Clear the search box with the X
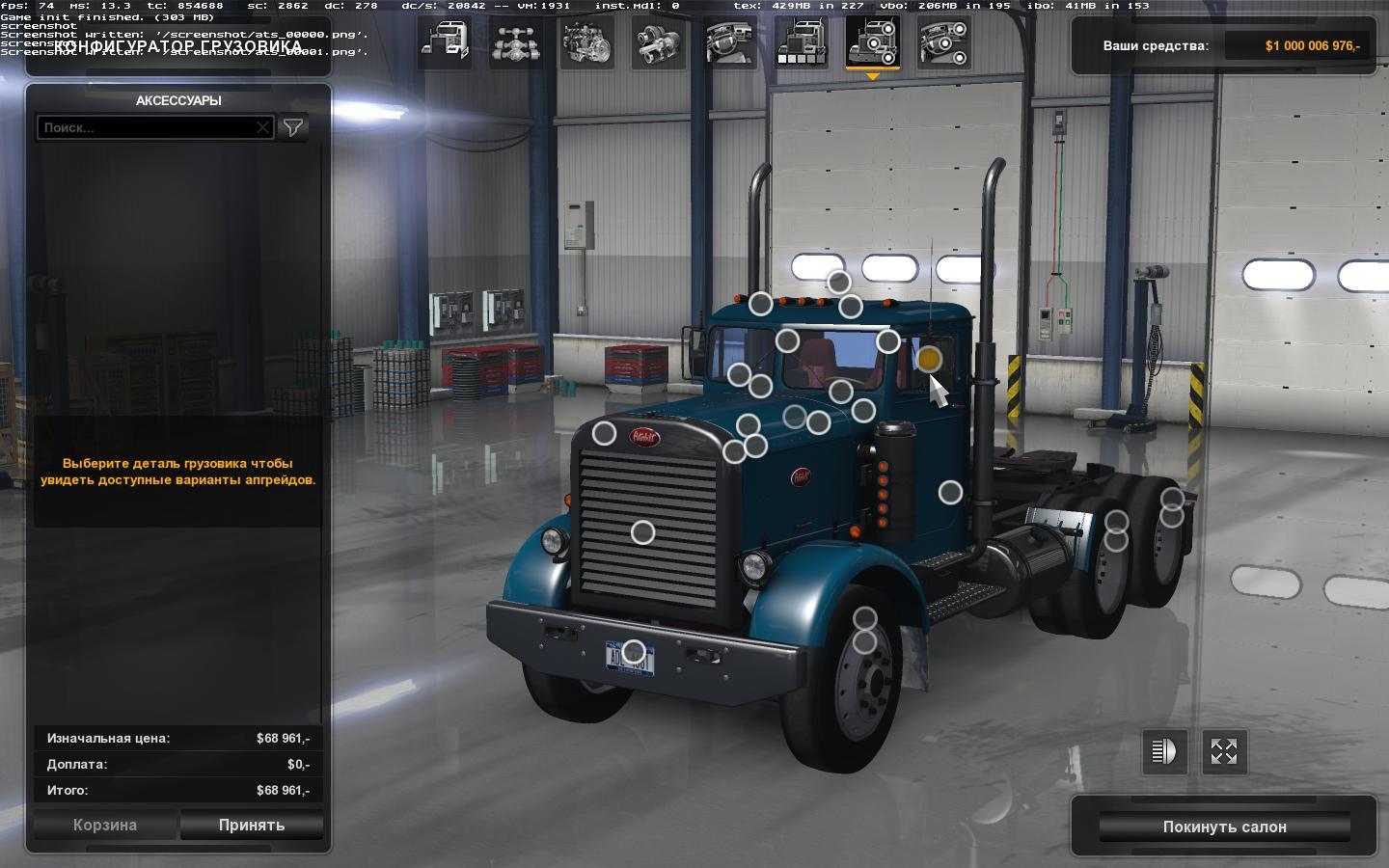The image size is (1389, 868). [x=262, y=127]
